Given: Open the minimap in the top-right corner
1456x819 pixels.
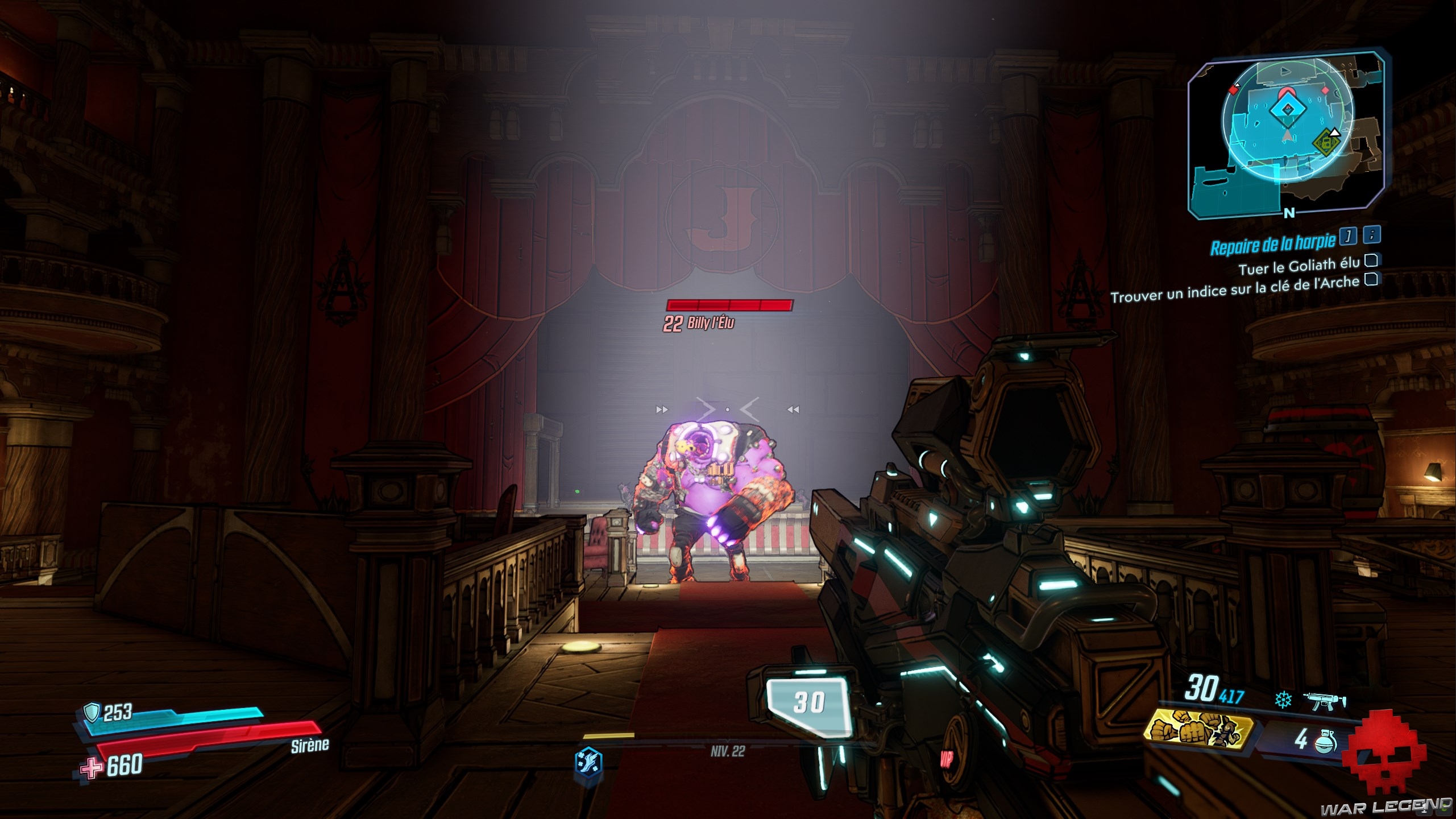Looking at the screenshot, I should tap(1286, 134).
